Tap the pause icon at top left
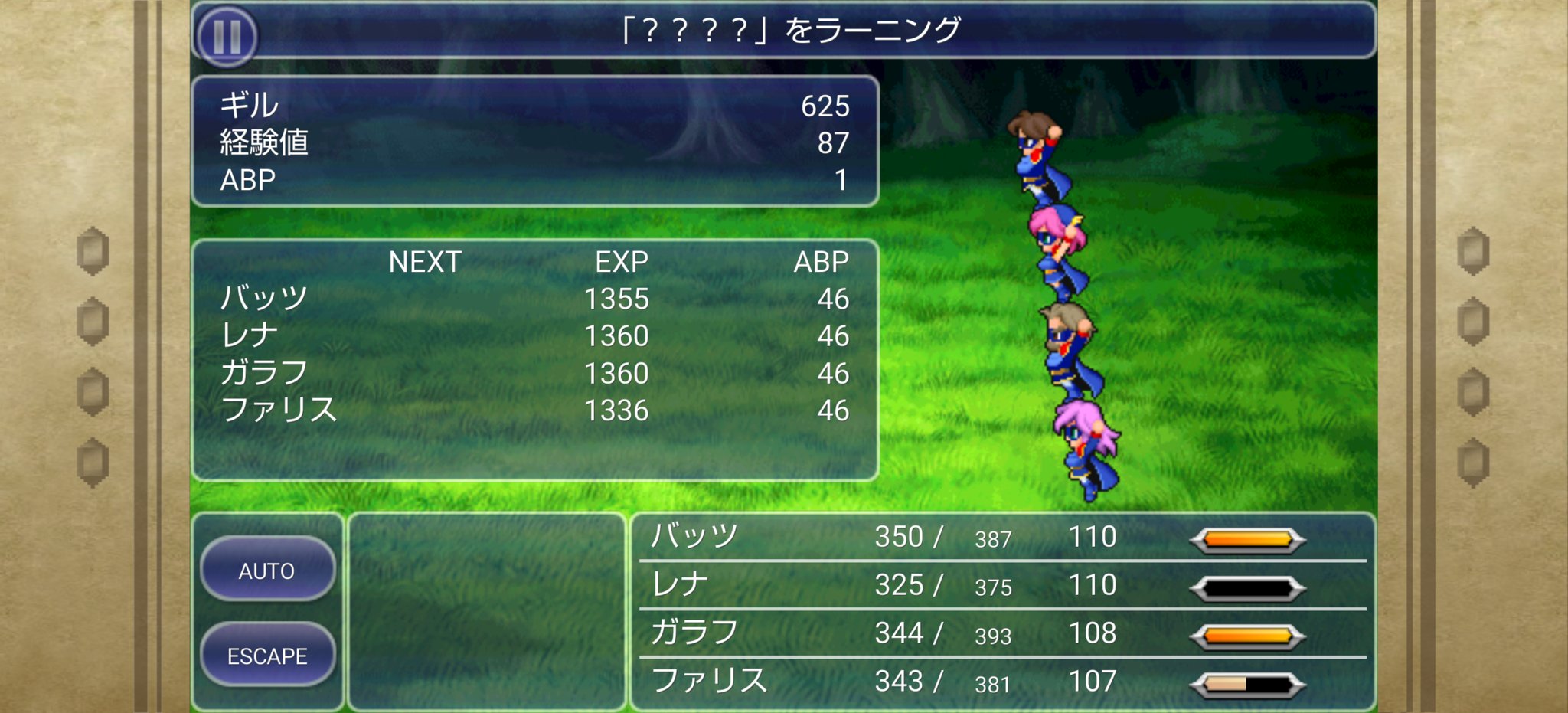Viewport: 1568px width, 713px height. click(x=227, y=38)
